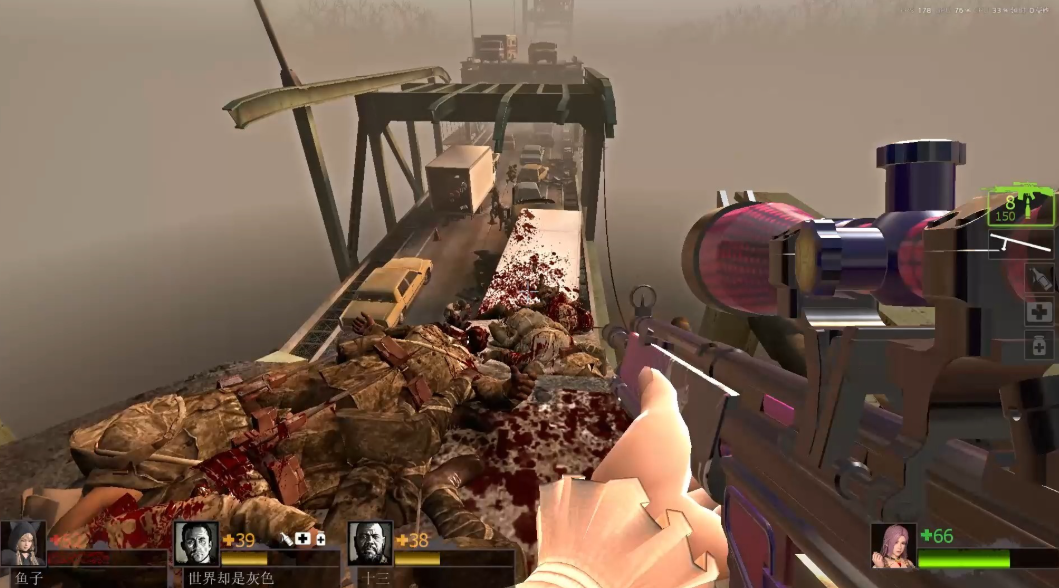
Task: Click teammate 世界却是灰色's portrait
Action: tap(196, 543)
